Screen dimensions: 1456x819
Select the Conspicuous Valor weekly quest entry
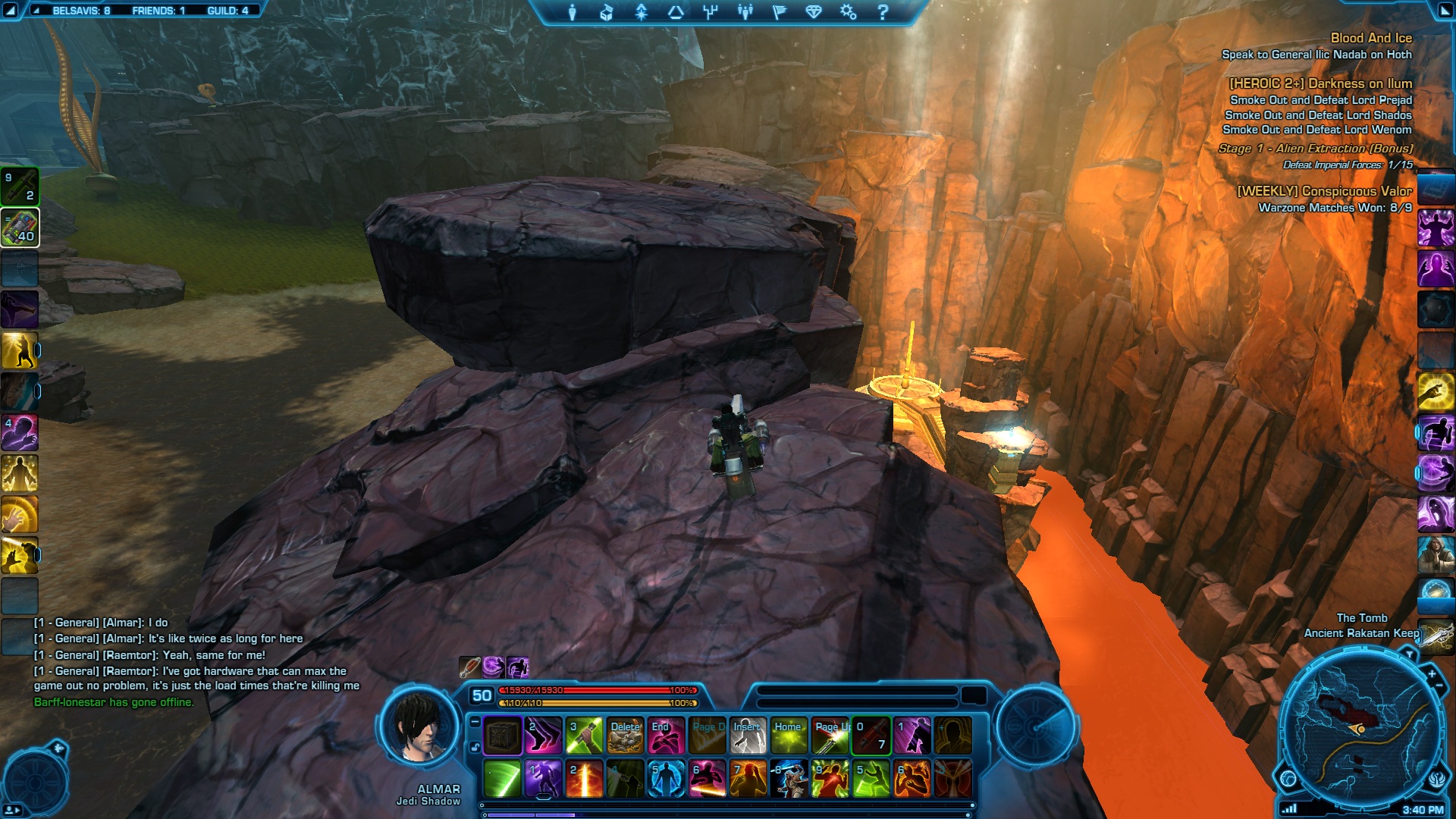tap(1324, 191)
